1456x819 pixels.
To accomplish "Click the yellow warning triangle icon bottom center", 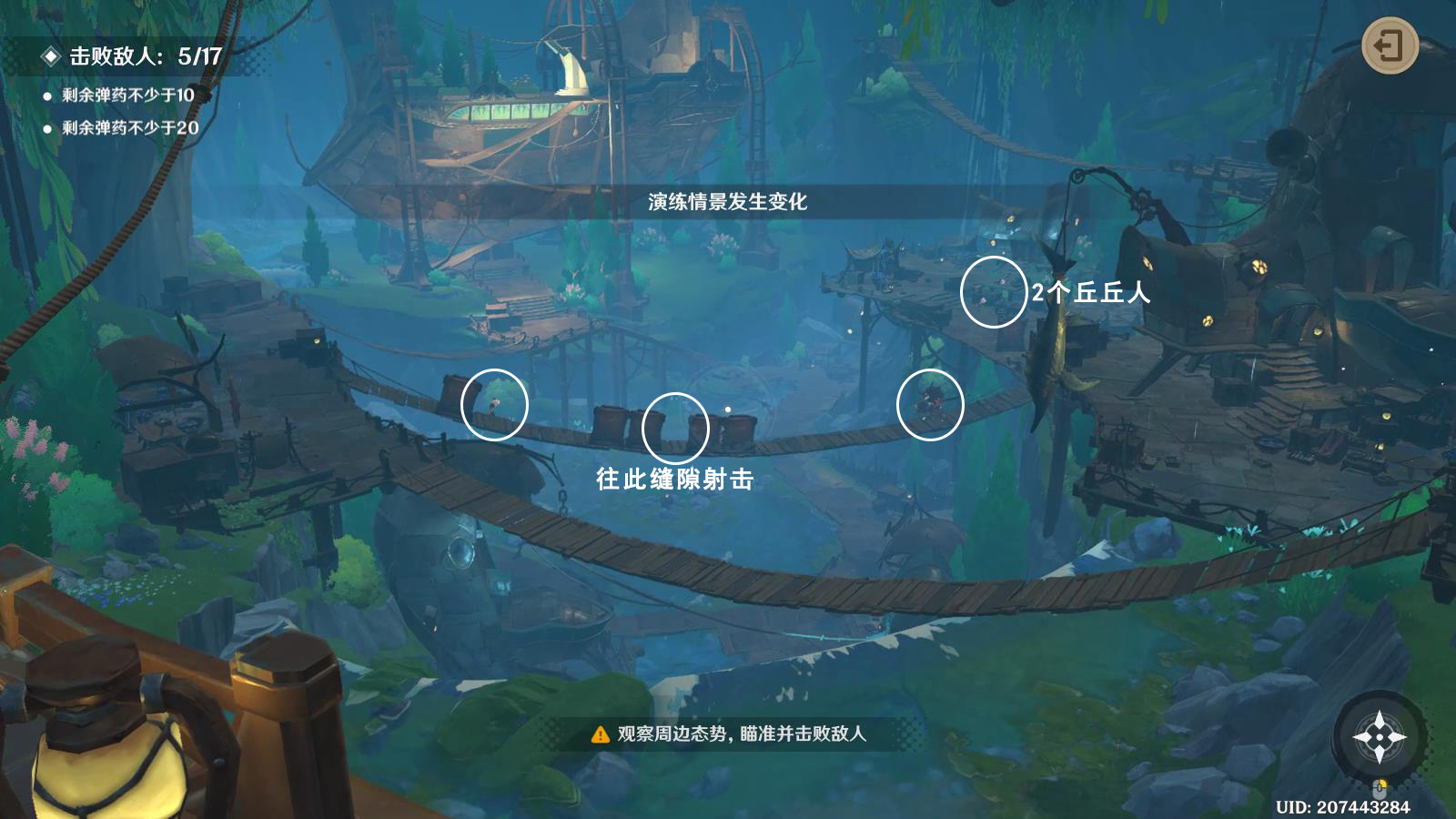I will point(599,733).
